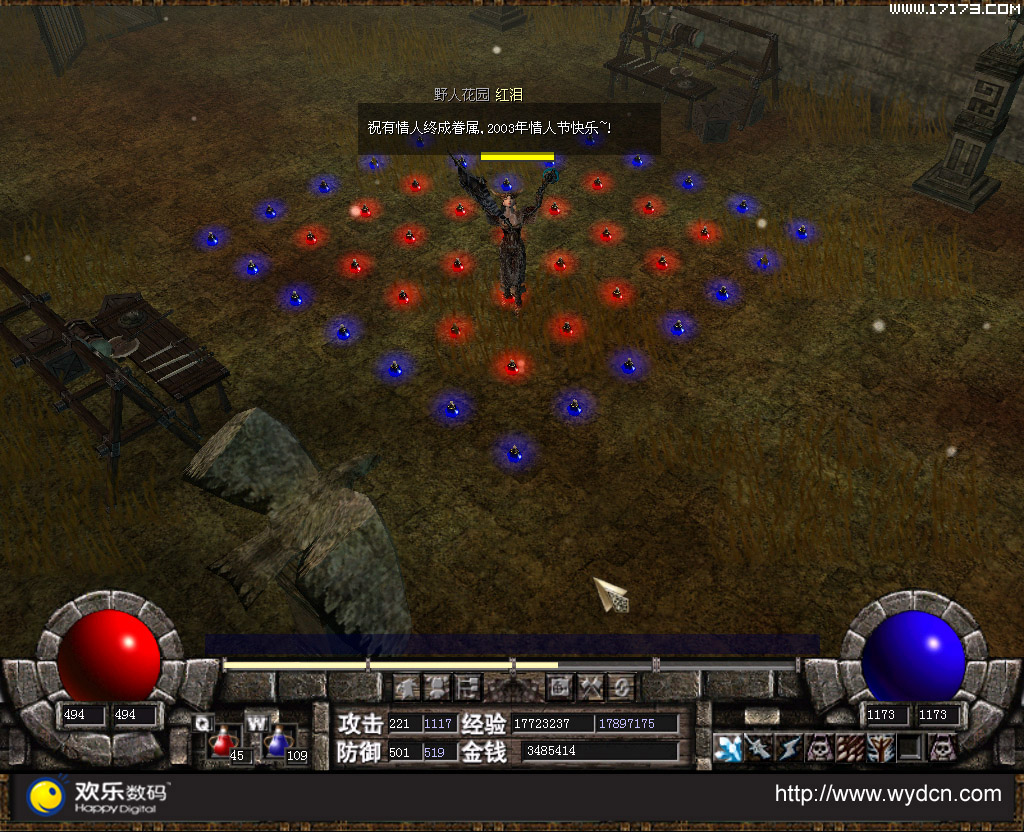Select the ice crystal shards skill
Viewport: 1024px width, 832px height.
[x=728, y=747]
